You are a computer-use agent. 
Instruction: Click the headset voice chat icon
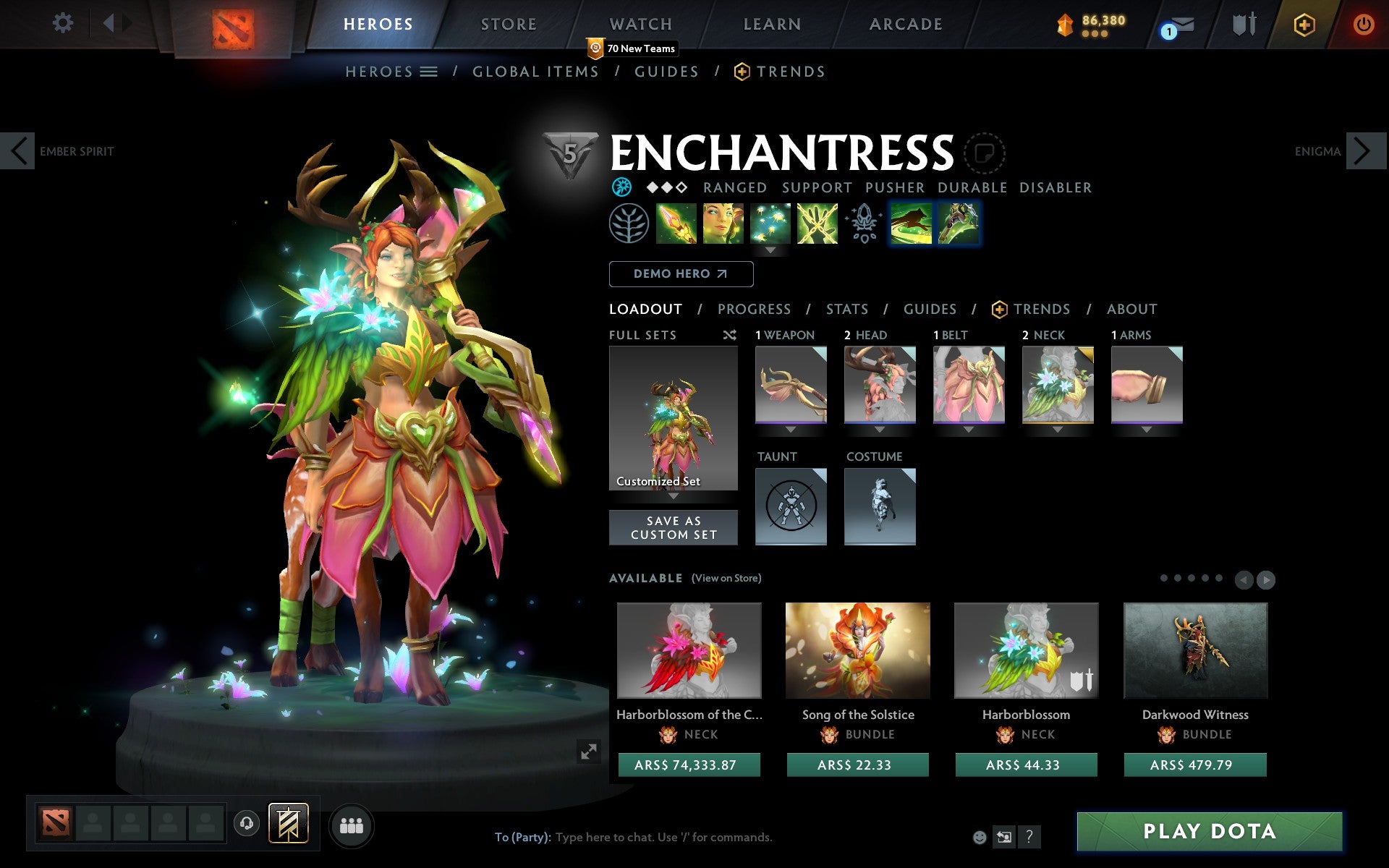pos(246,822)
